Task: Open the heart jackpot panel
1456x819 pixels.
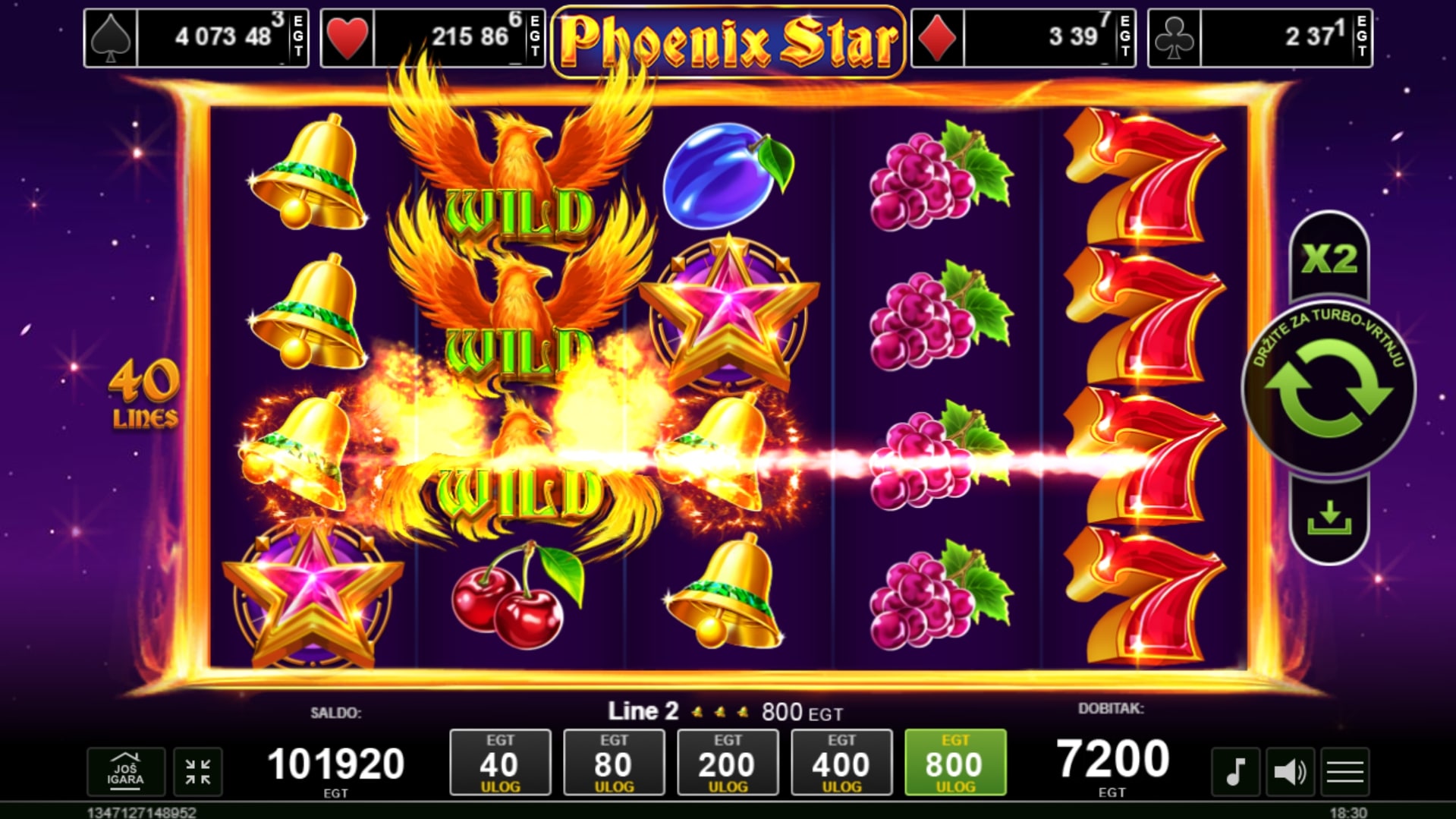Action: 432,38
